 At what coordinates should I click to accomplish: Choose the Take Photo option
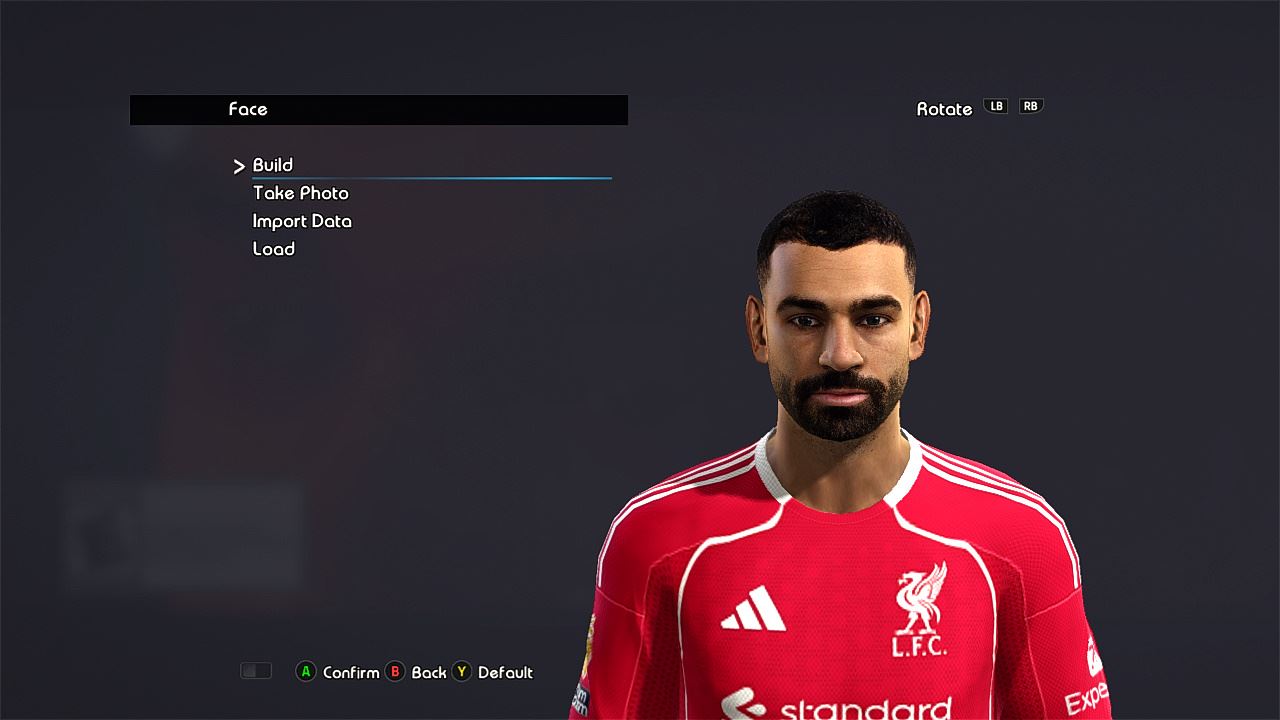[300, 193]
